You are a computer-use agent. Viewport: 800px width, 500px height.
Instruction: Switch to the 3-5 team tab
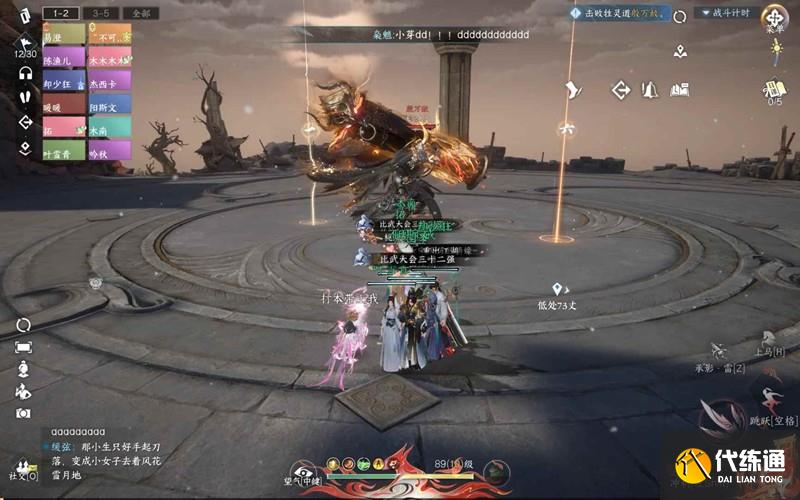pos(101,14)
